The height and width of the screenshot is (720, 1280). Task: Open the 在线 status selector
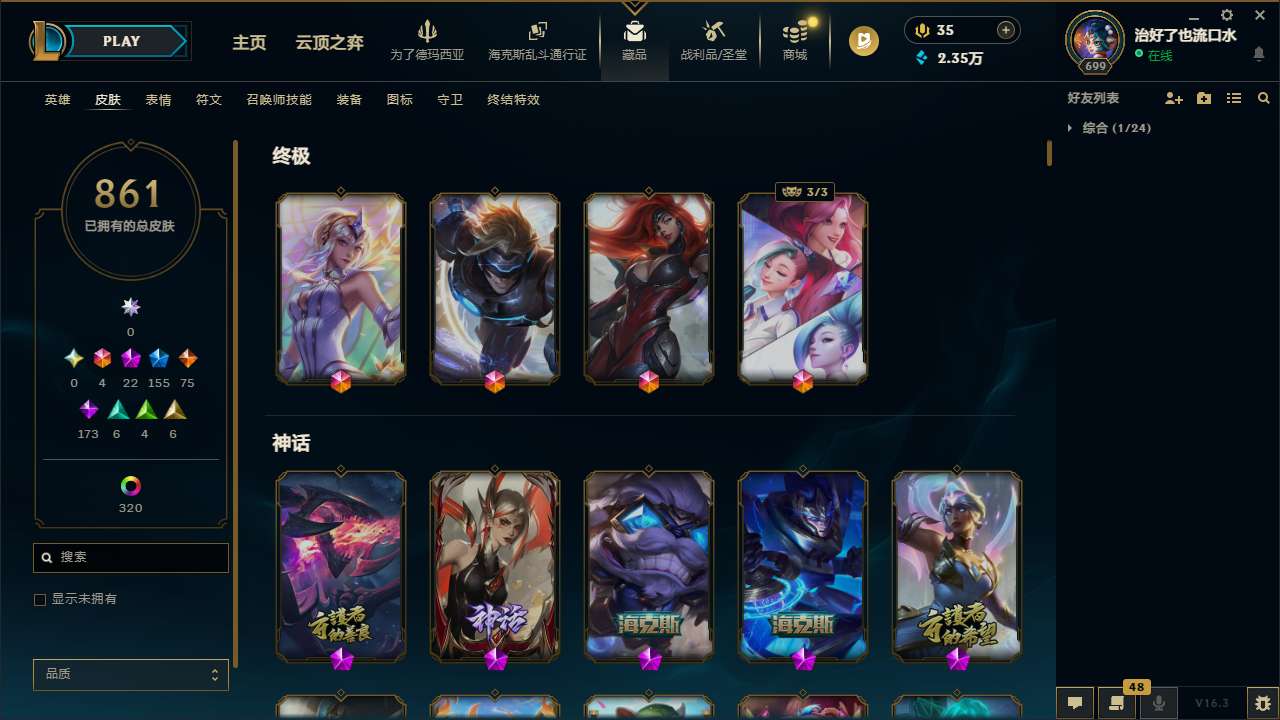click(1160, 52)
